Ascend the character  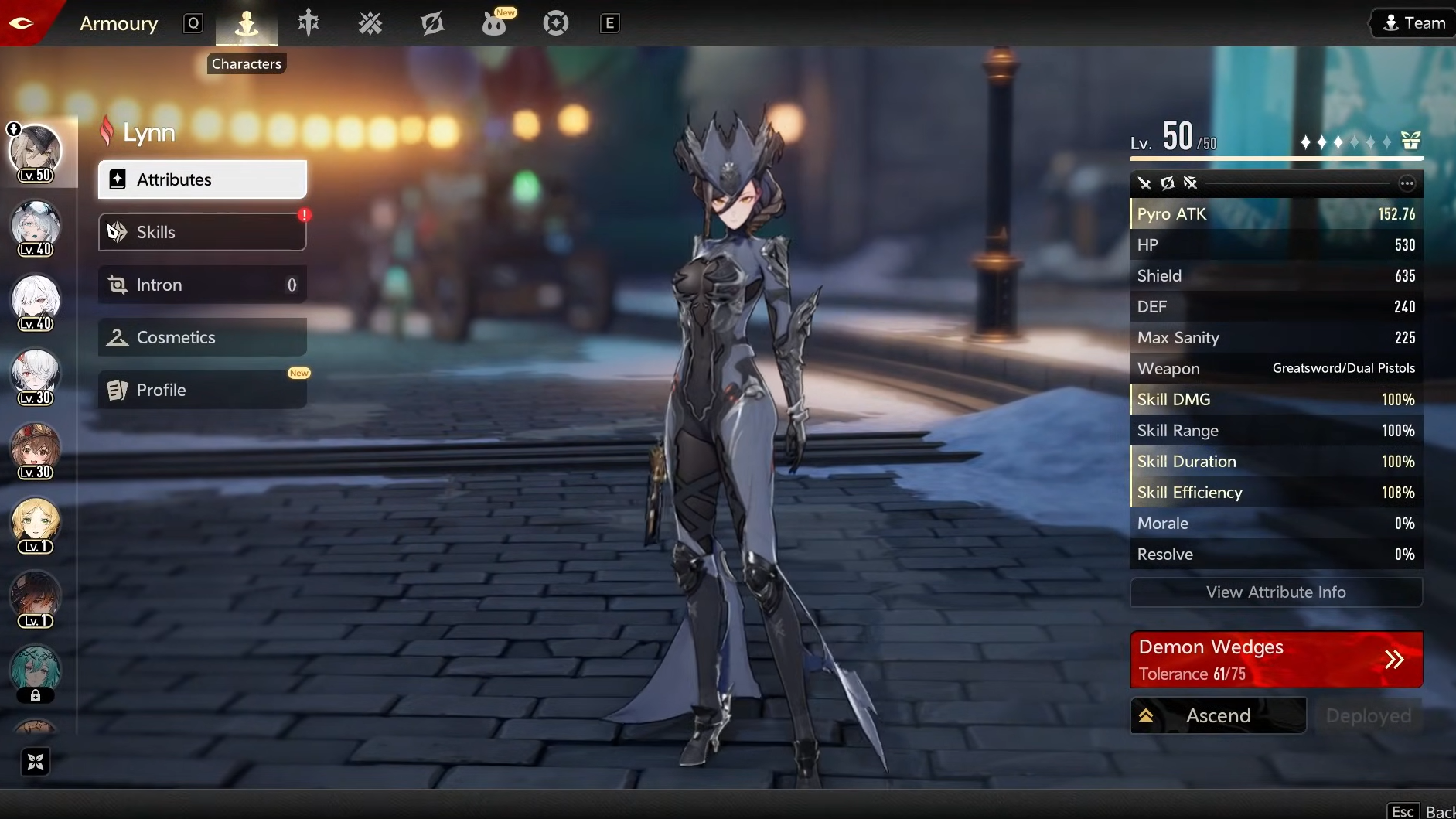tap(1218, 715)
